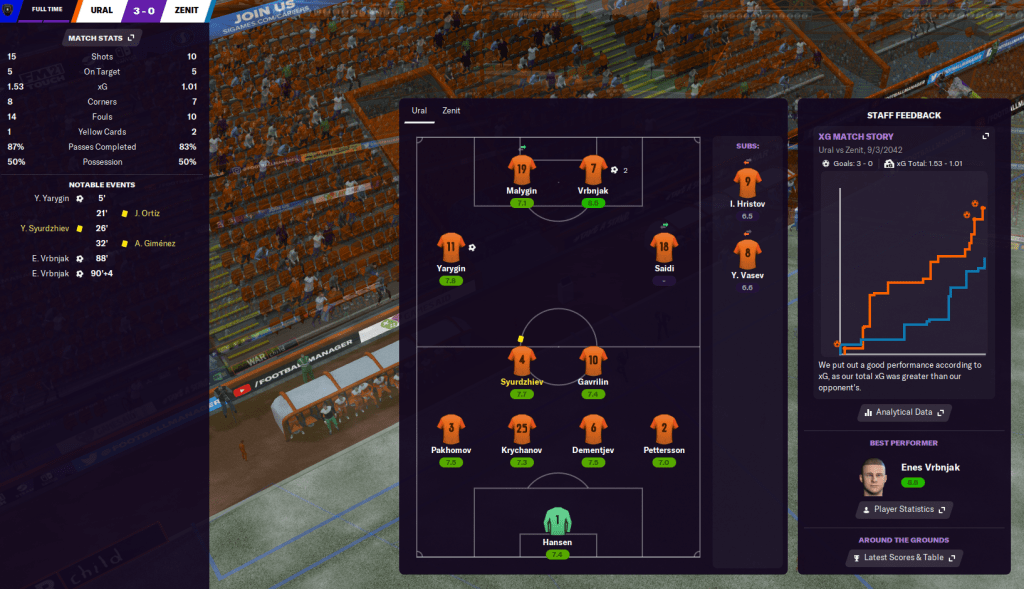The width and height of the screenshot is (1024, 589).
Task: Select Saidi's number 18 shirt
Action: pyautogui.click(x=663, y=248)
